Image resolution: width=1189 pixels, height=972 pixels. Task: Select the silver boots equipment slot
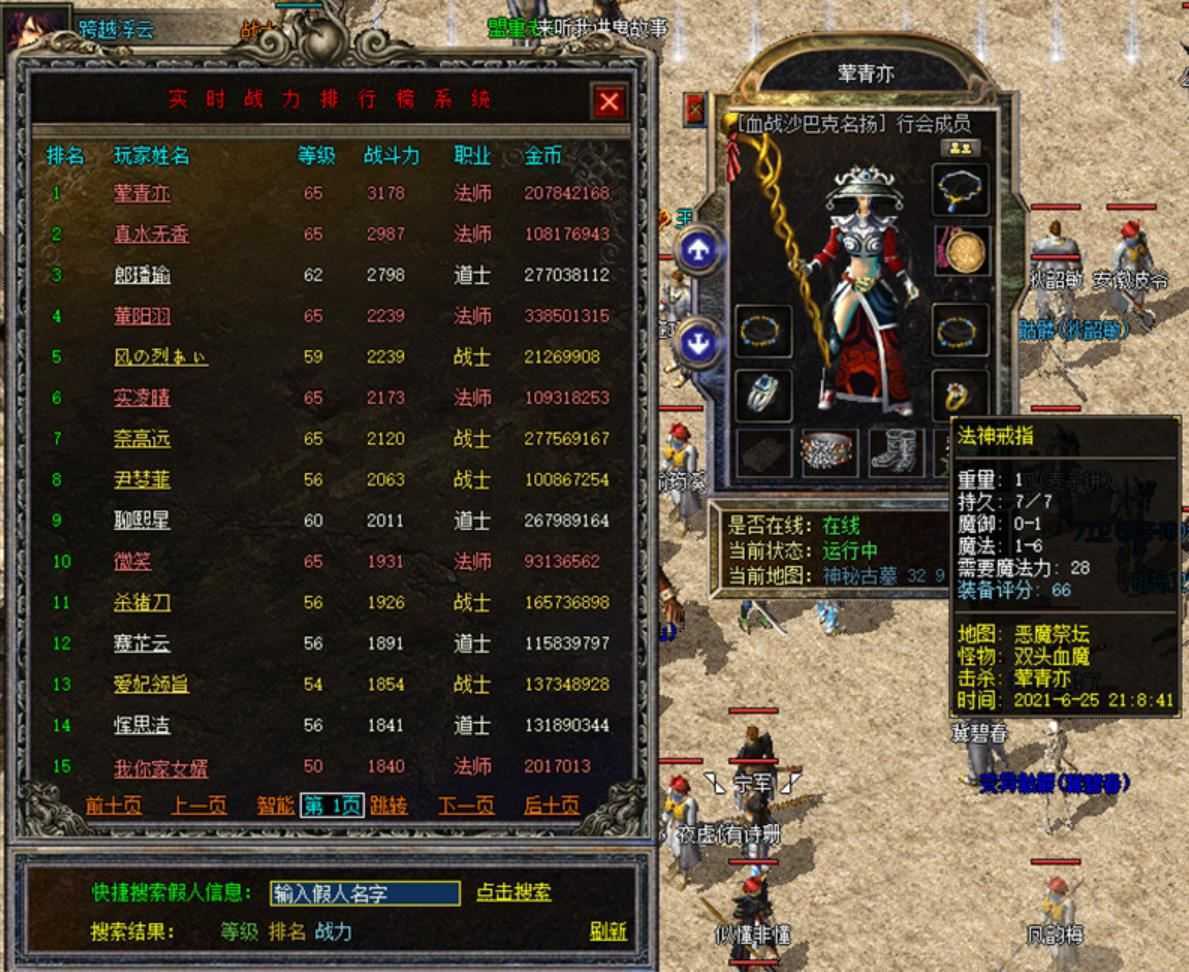click(895, 452)
